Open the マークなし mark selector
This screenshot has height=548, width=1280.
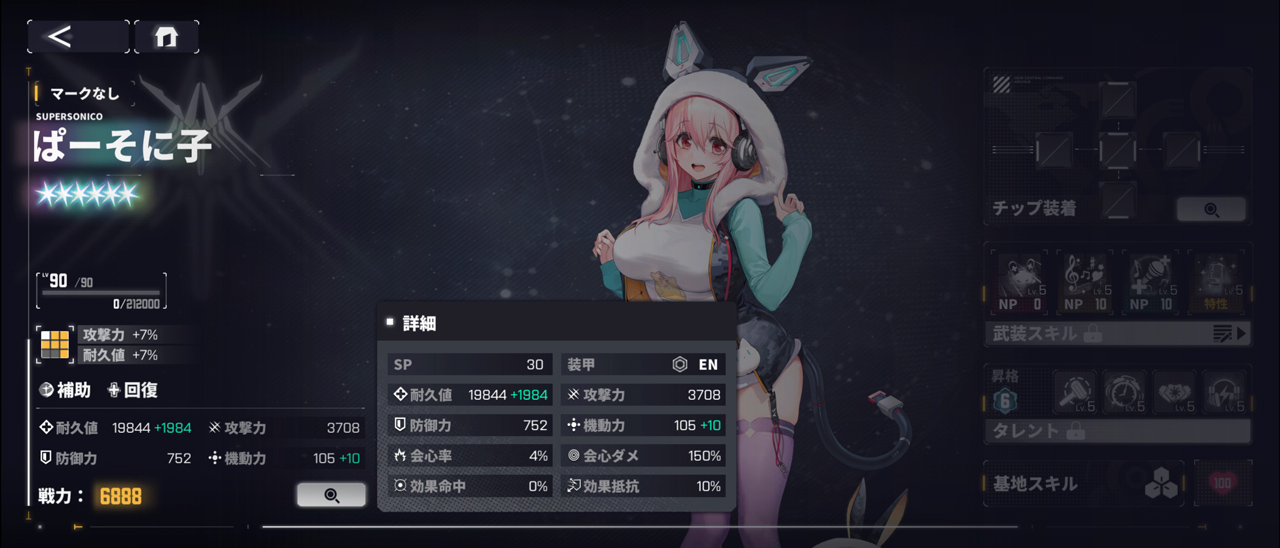(x=84, y=93)
